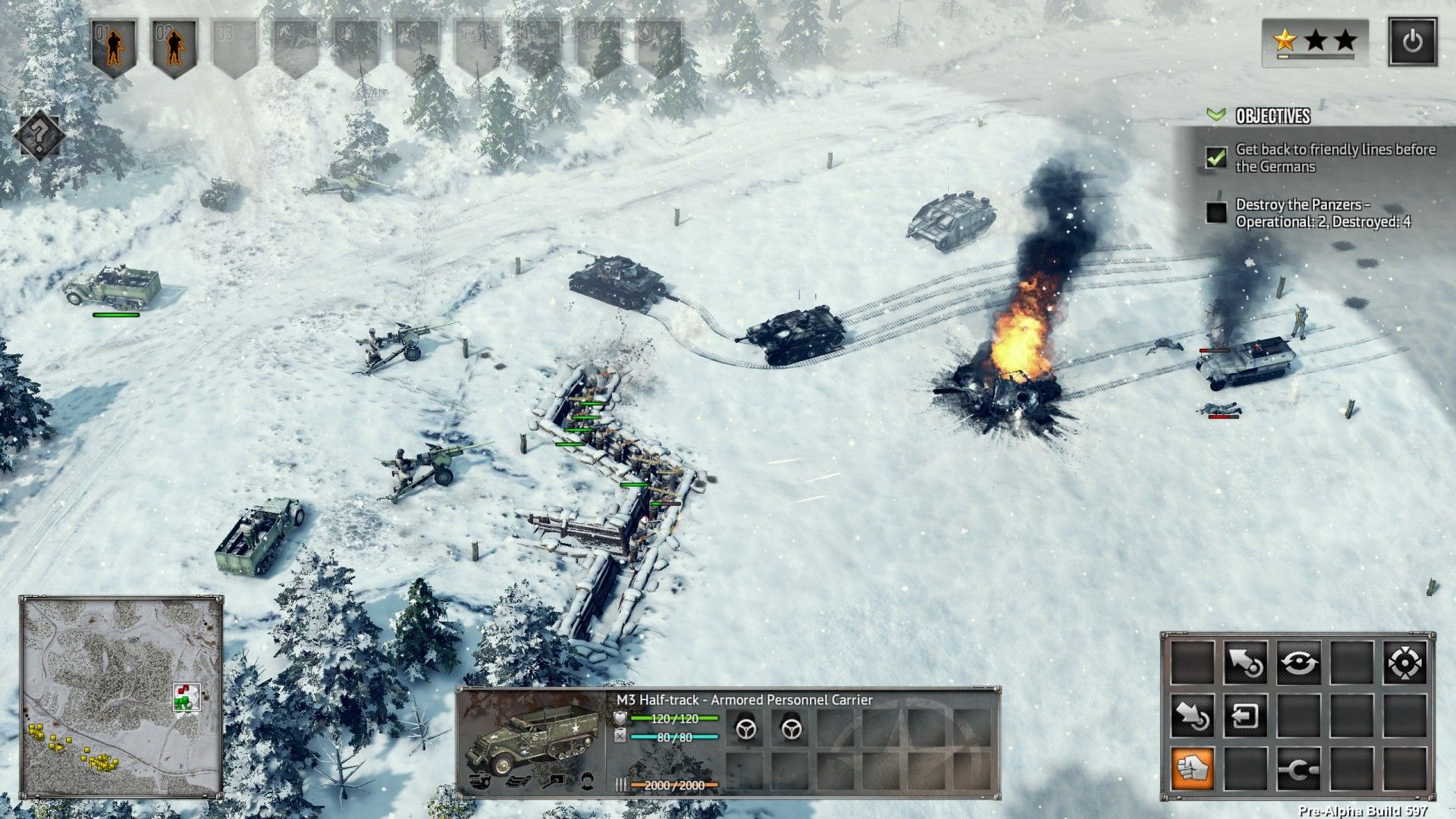Screen dimensions: 1456x819
Task: Select the crew helmet status icon
Action: point(589,782)
